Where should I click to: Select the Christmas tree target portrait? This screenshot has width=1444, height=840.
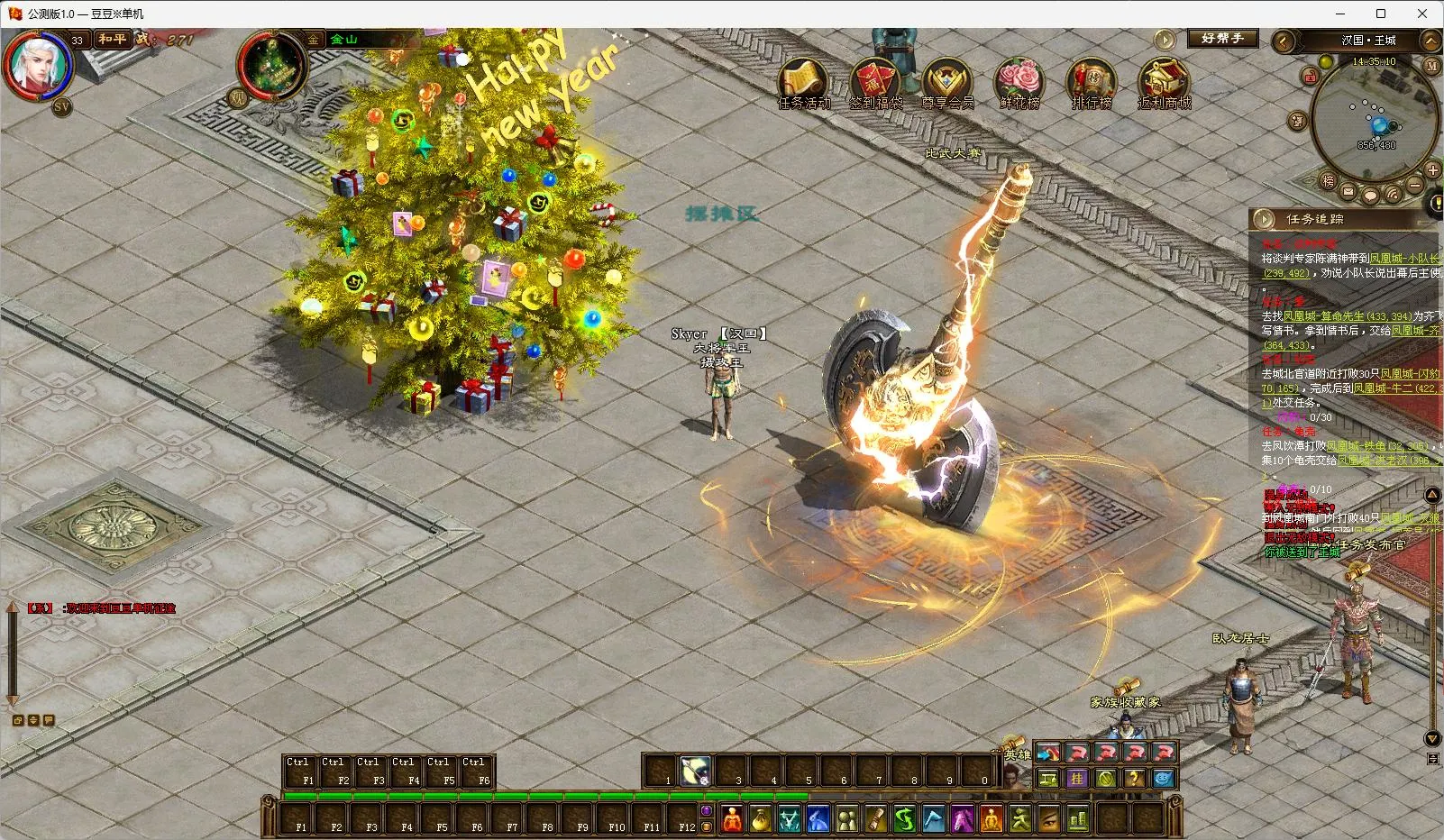coord(271,65)
